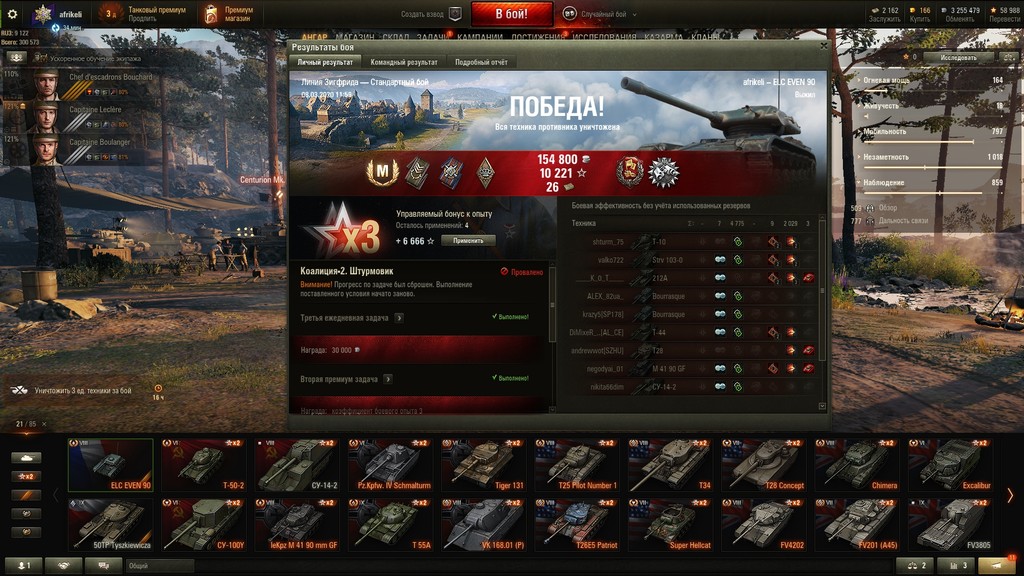Open the «Подробный отчёт» tab
1024x576 pixels.
481,62
